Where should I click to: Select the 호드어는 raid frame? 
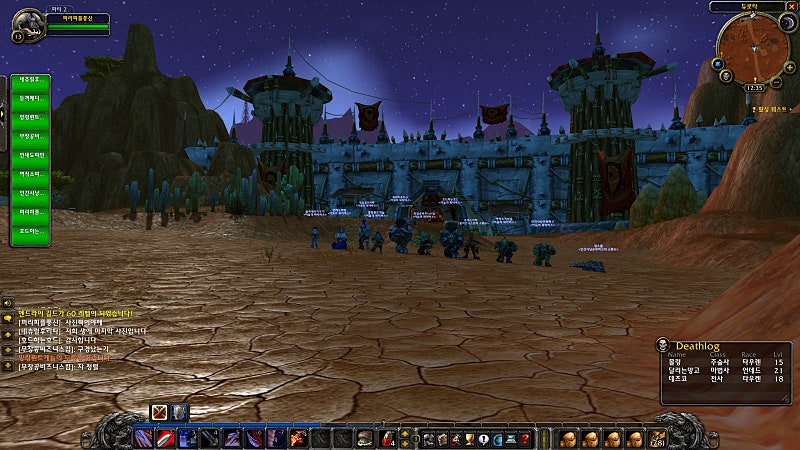(30, 232)
